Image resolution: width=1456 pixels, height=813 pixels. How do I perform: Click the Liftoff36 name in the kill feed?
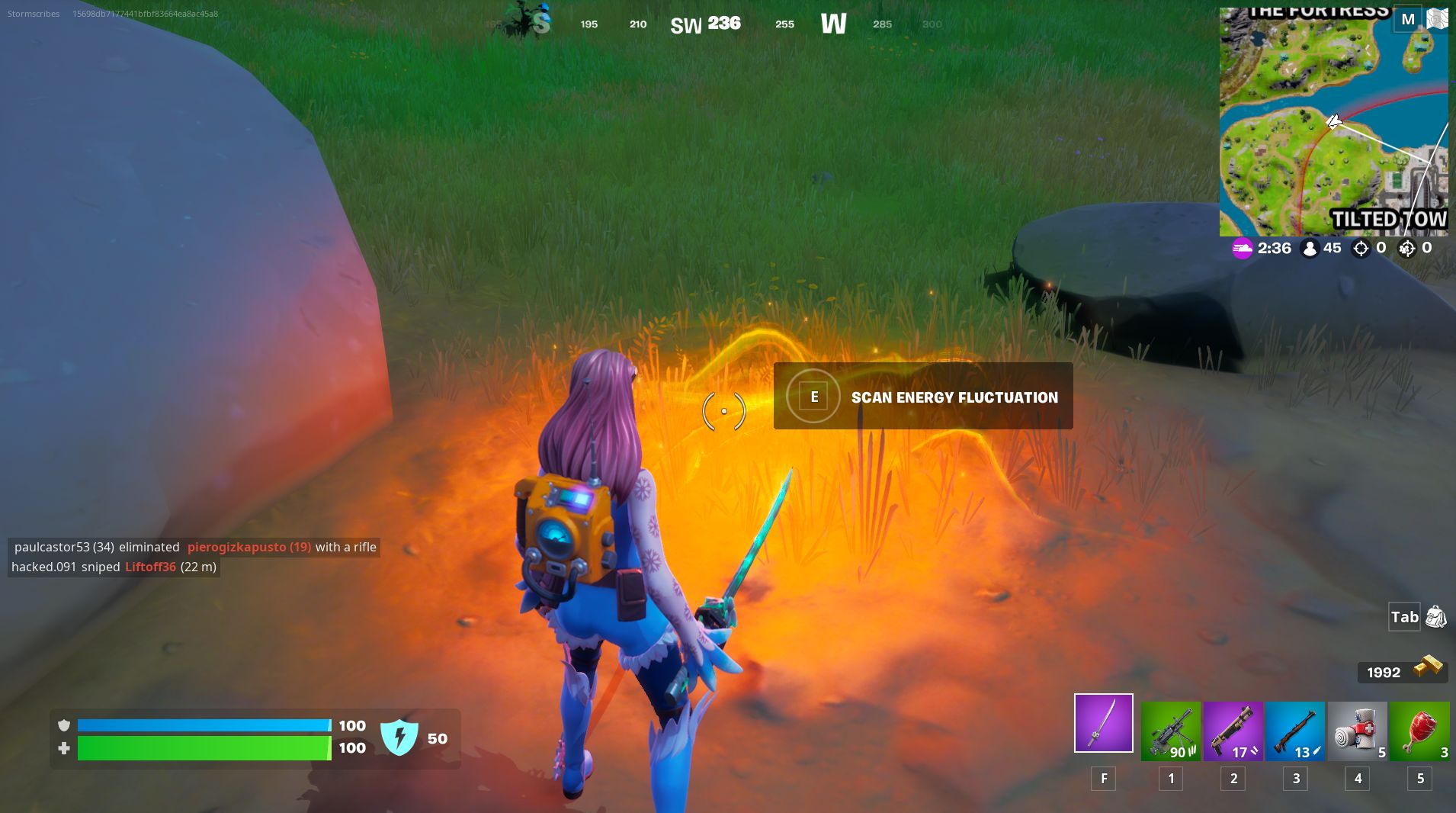149,567
